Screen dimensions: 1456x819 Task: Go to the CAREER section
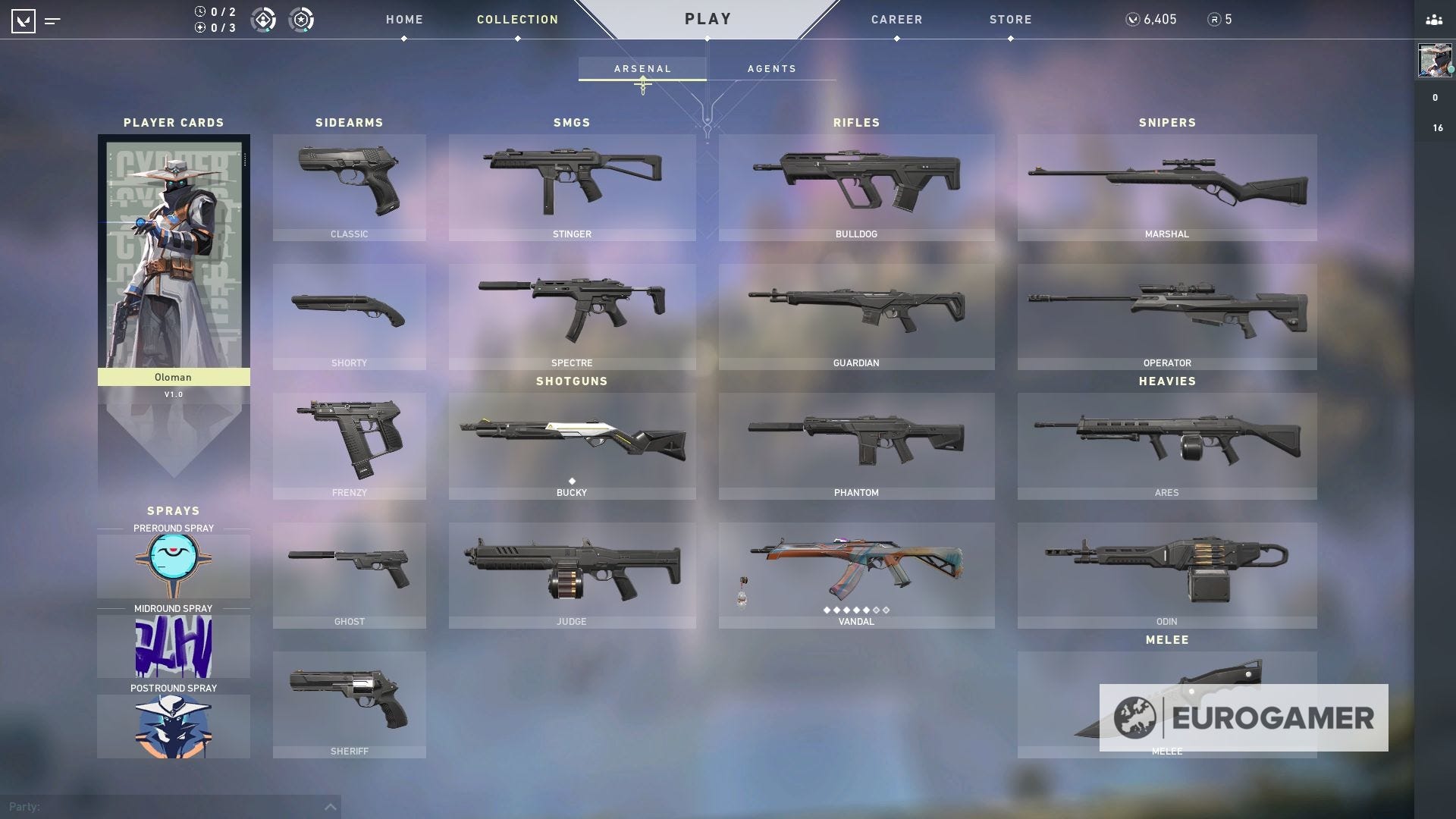(896, 20)
